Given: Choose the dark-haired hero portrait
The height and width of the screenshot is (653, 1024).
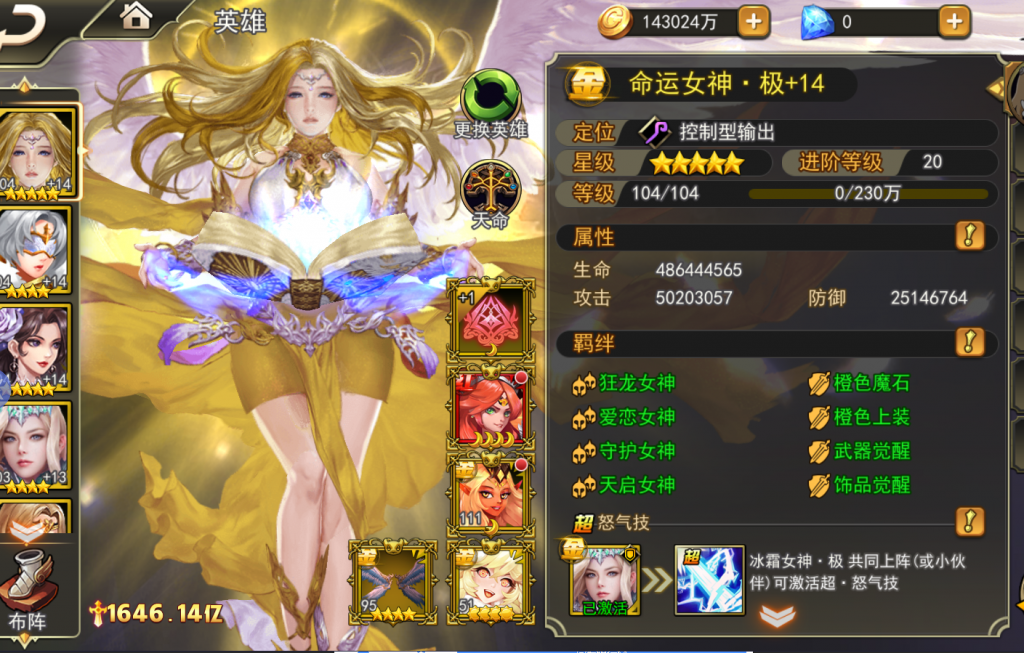Looking at the screenshot, I should (x=36, y=347).
